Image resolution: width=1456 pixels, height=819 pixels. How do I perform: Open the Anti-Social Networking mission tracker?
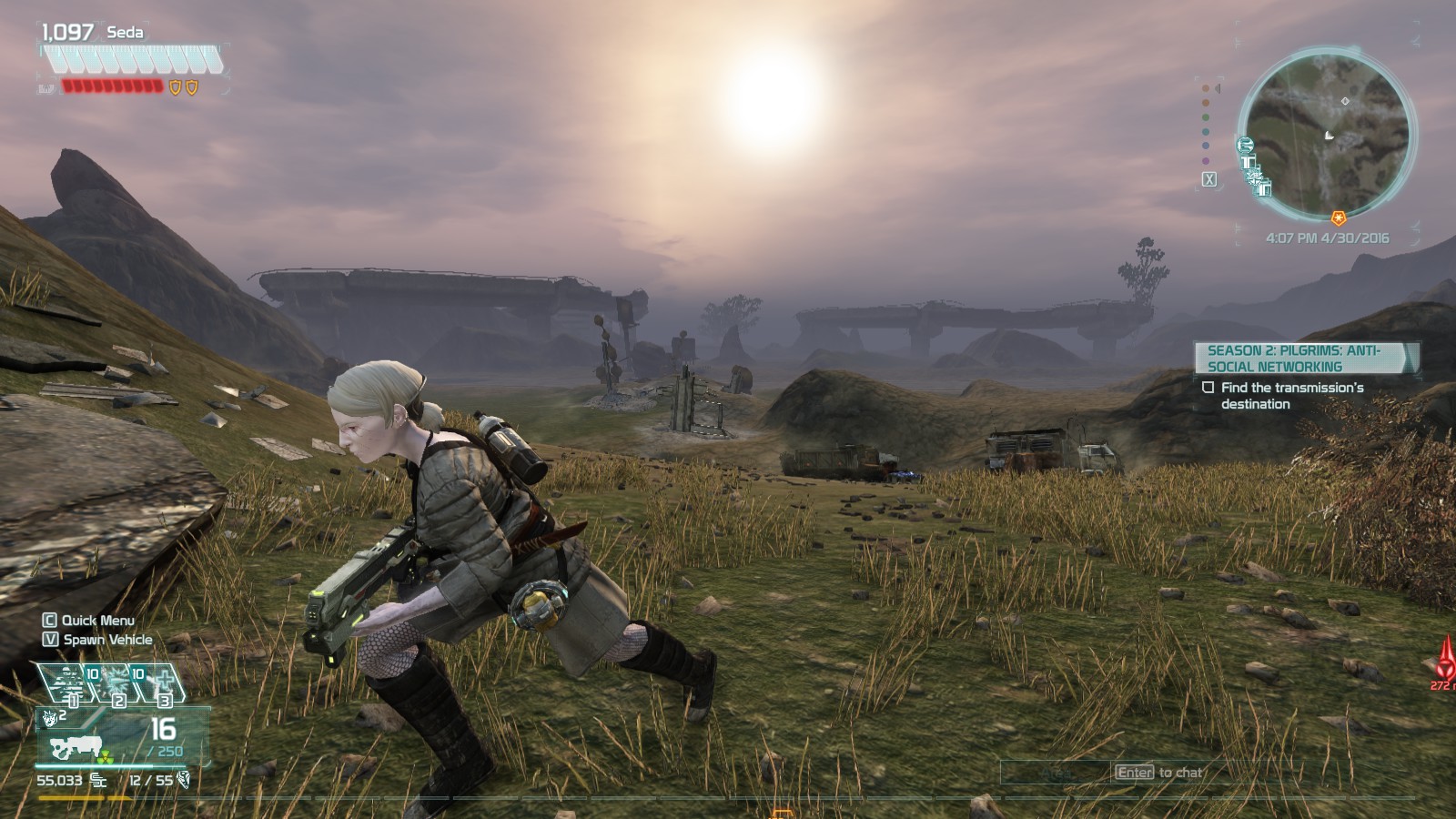tap(1303, 358)
